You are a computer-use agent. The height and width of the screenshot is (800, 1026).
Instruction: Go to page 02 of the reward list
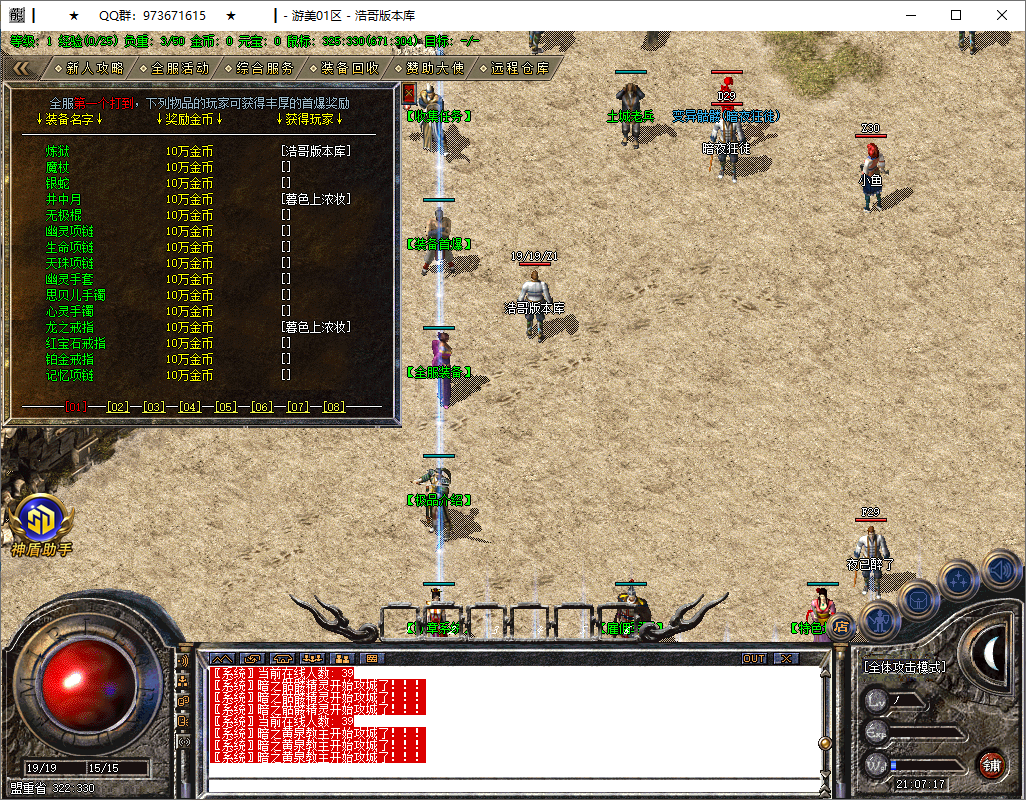point(118,407)
